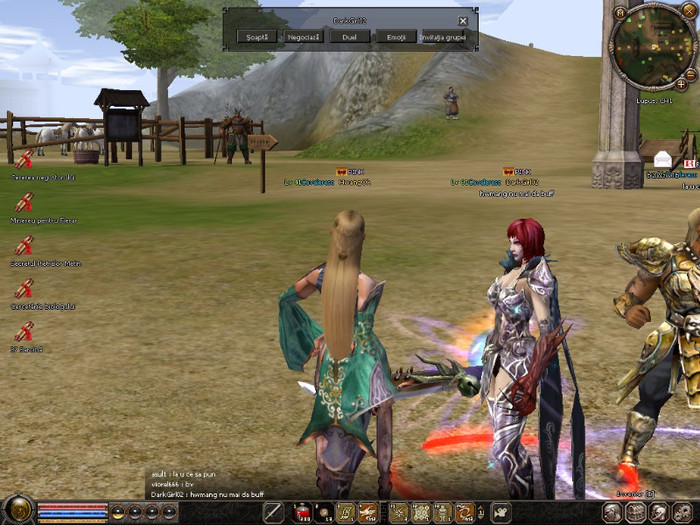Challenge DarkGirl02 with the Duel button
The width and height of the screenshot is (700, 525).
point(349,36)
